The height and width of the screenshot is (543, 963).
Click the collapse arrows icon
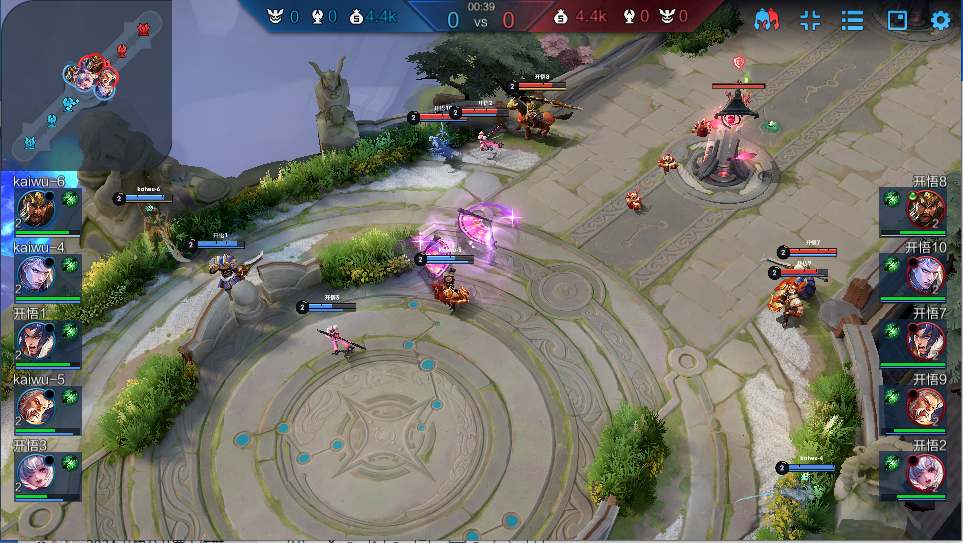point(810,20)
